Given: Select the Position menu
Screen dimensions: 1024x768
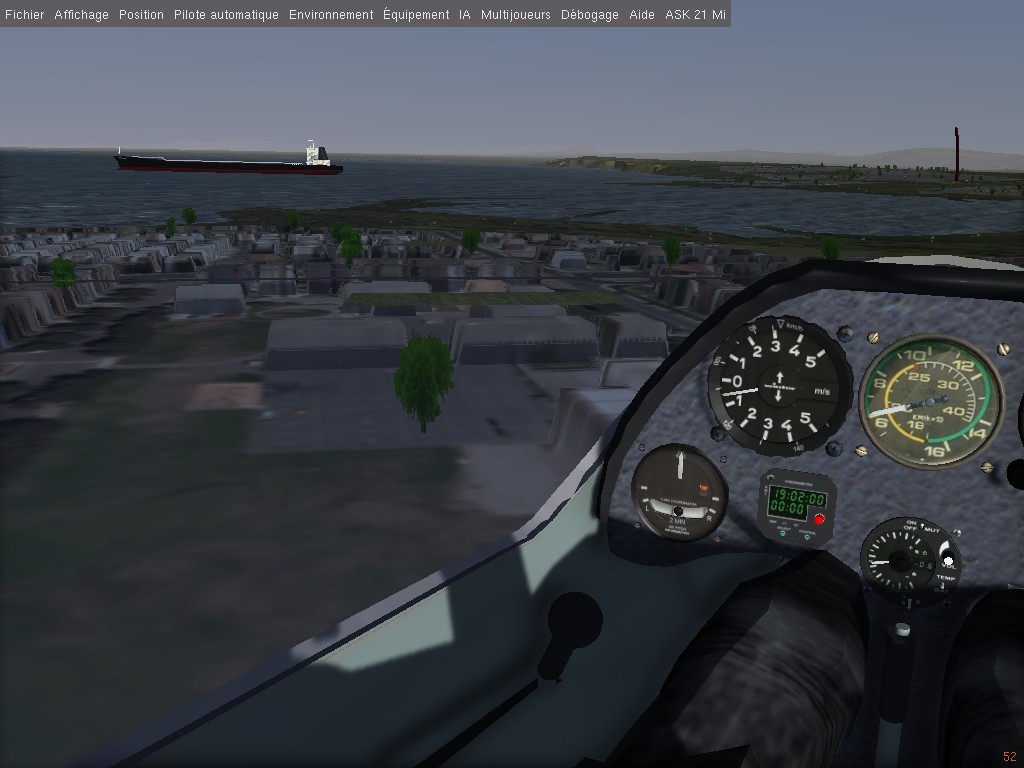Looking at the screenshot, I should 141,15.
